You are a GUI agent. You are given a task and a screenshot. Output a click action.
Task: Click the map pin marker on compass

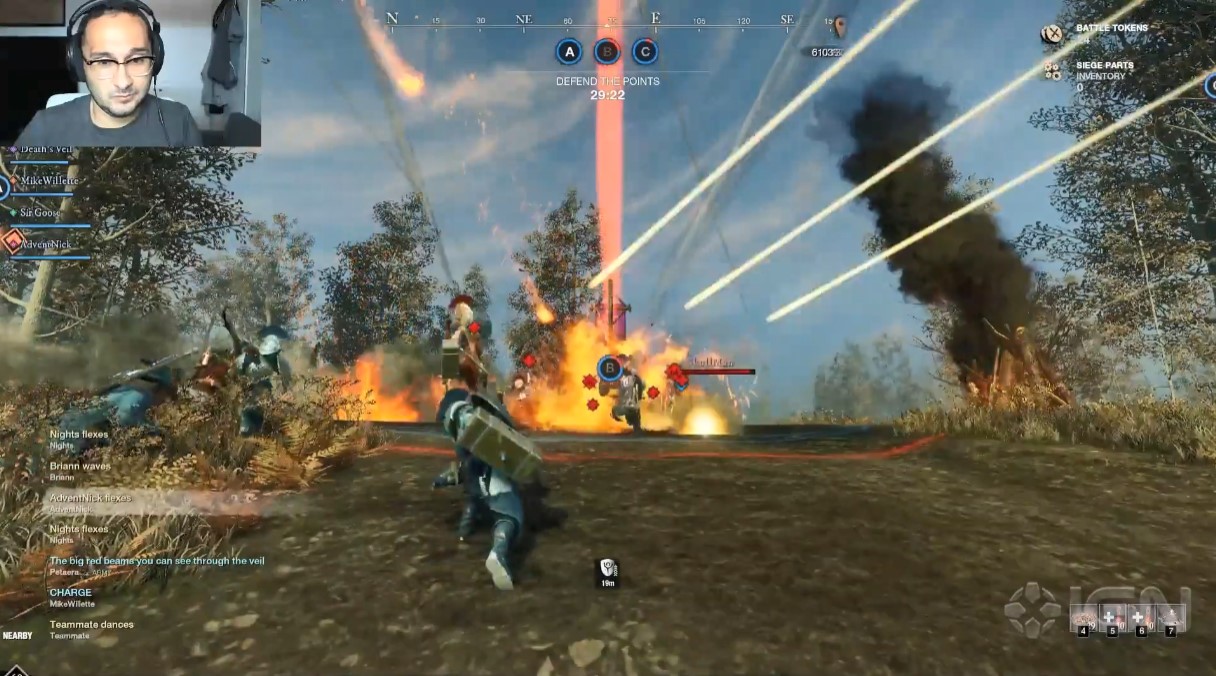pyautogui.click(x=840, y=26)
